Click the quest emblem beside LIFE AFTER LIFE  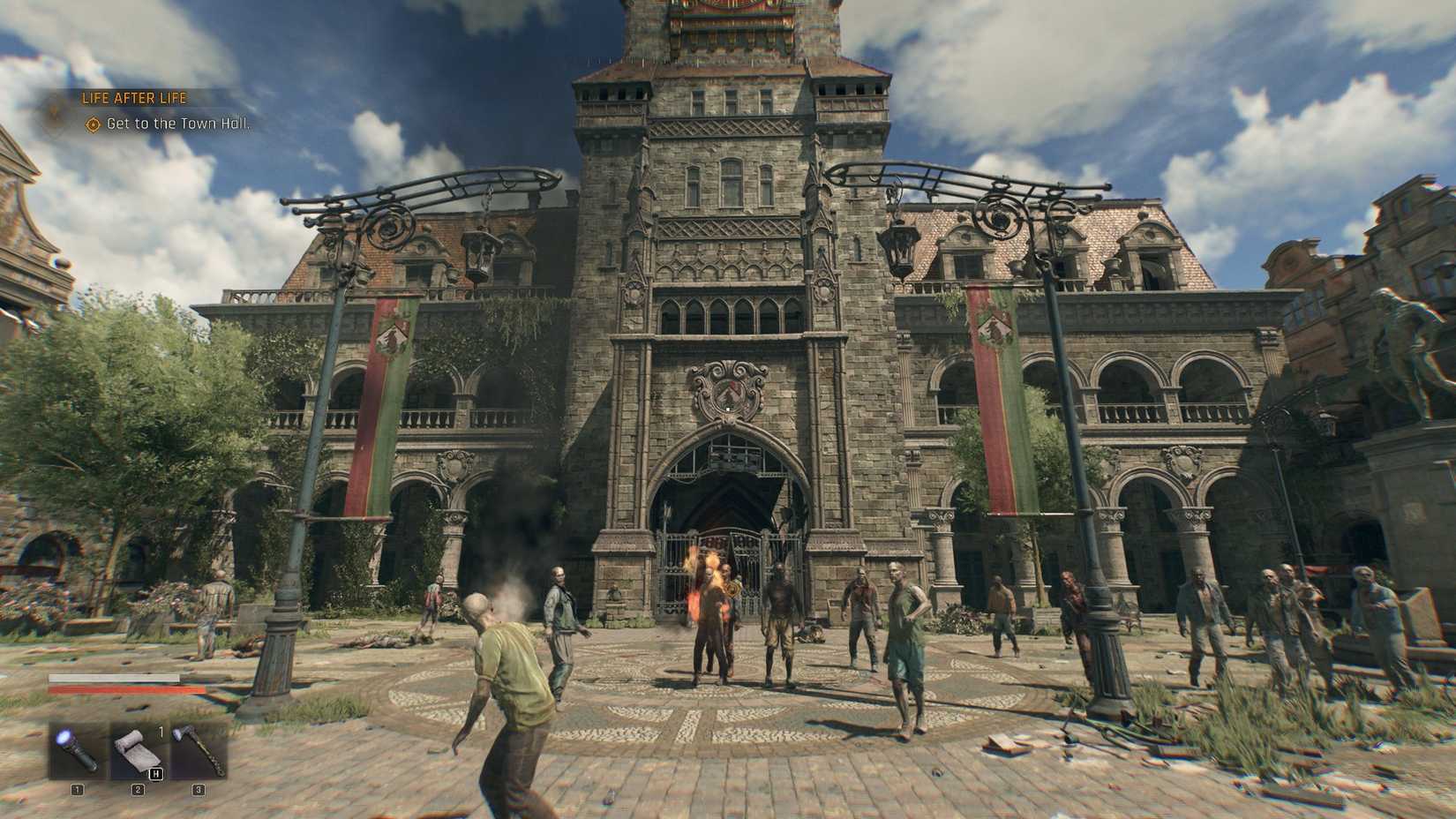pos(52,112)
